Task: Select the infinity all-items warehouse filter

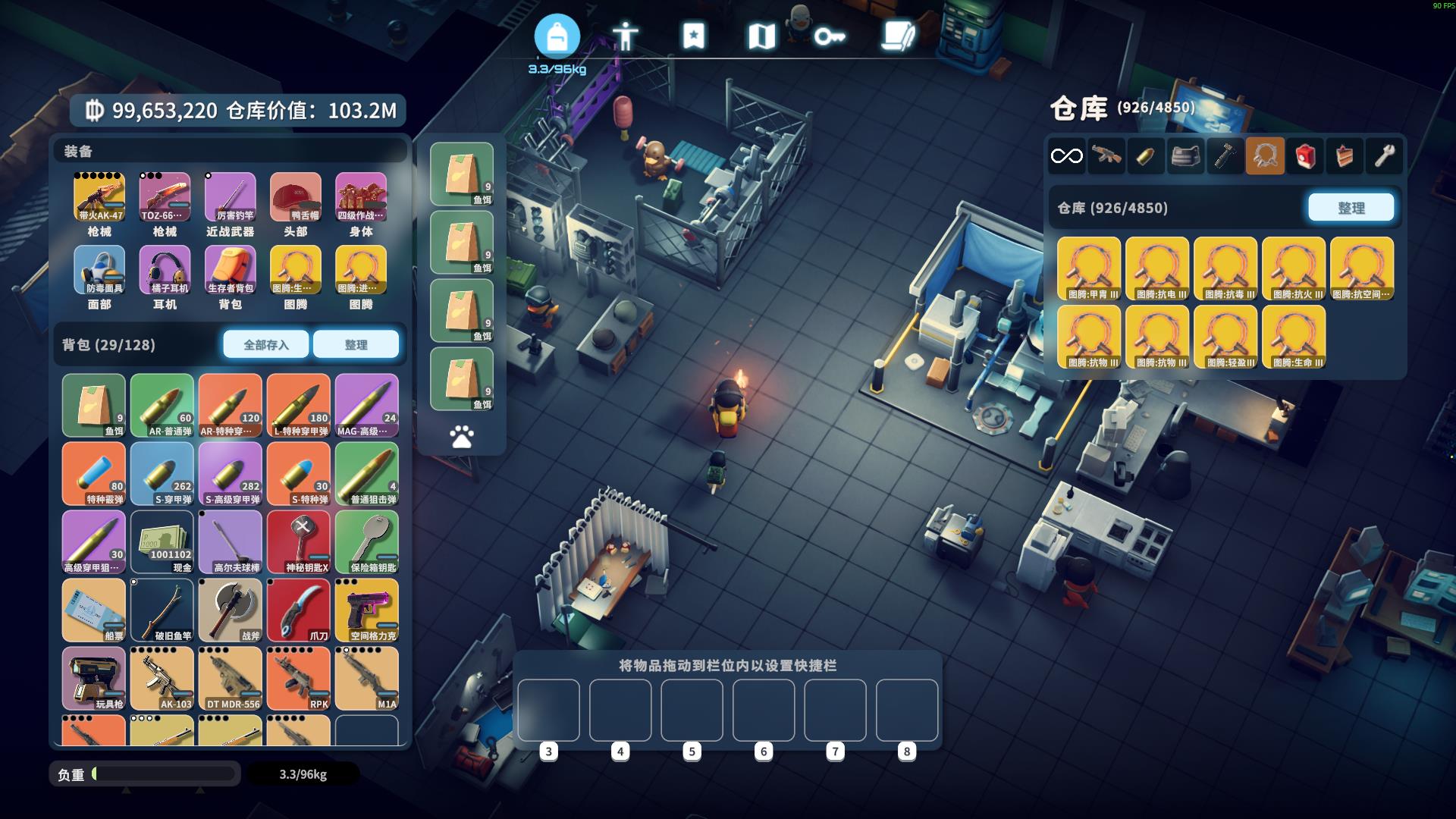Action: 1066,156
